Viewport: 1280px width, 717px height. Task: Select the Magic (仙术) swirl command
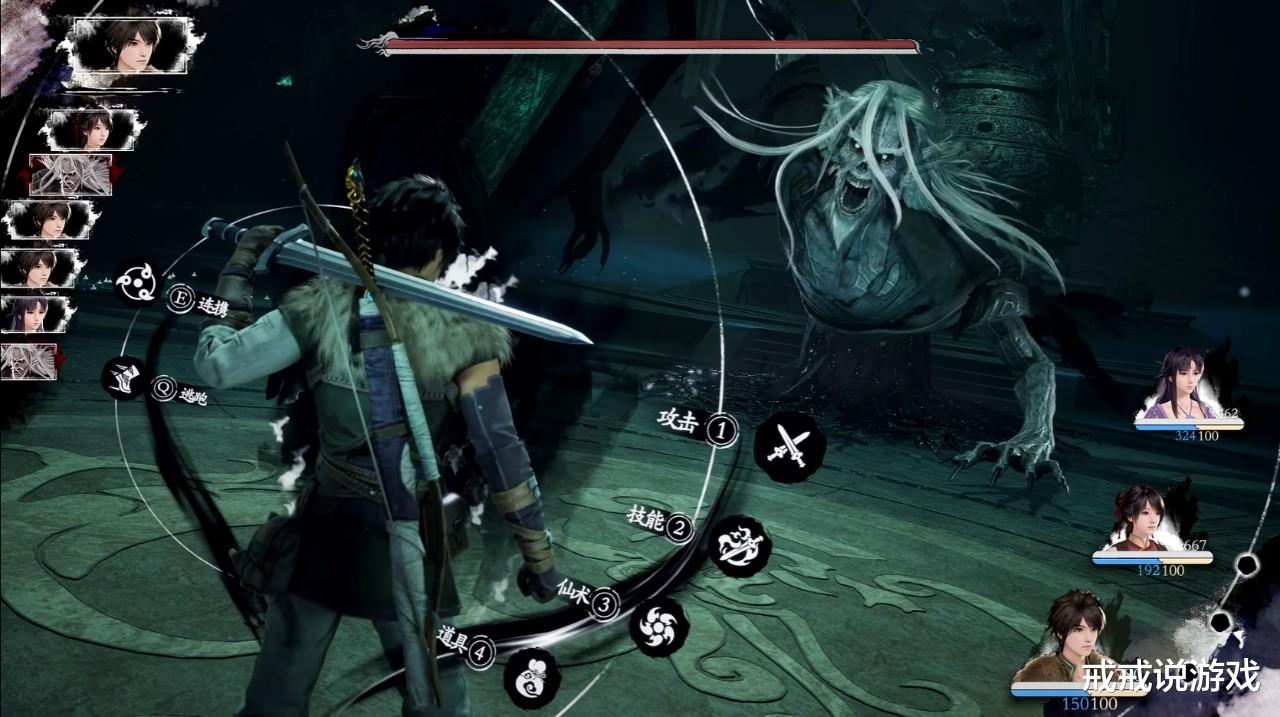[659, 625]
